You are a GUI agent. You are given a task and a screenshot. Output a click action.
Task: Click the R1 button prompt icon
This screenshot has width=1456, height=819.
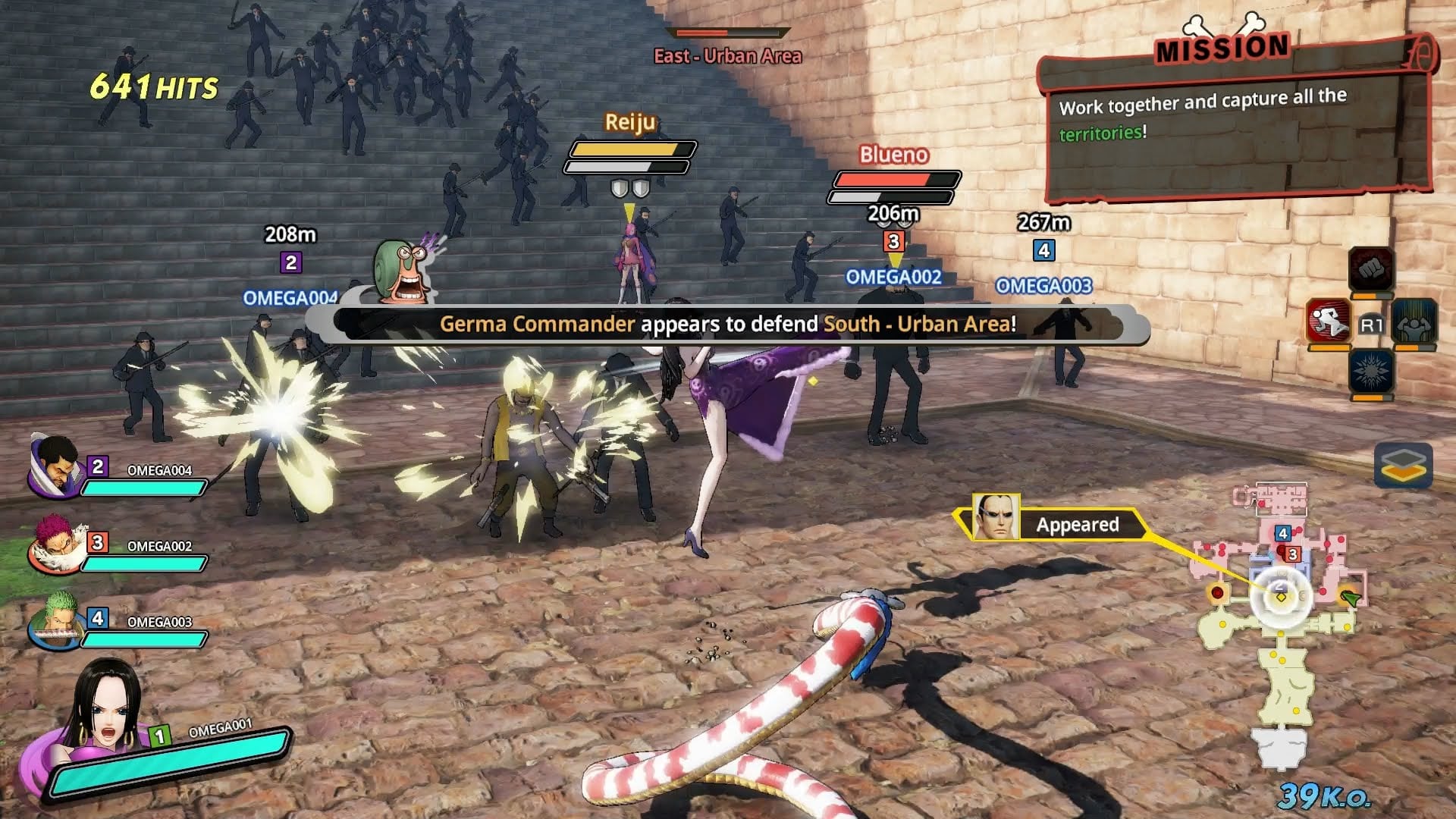tap(1370, 324)
